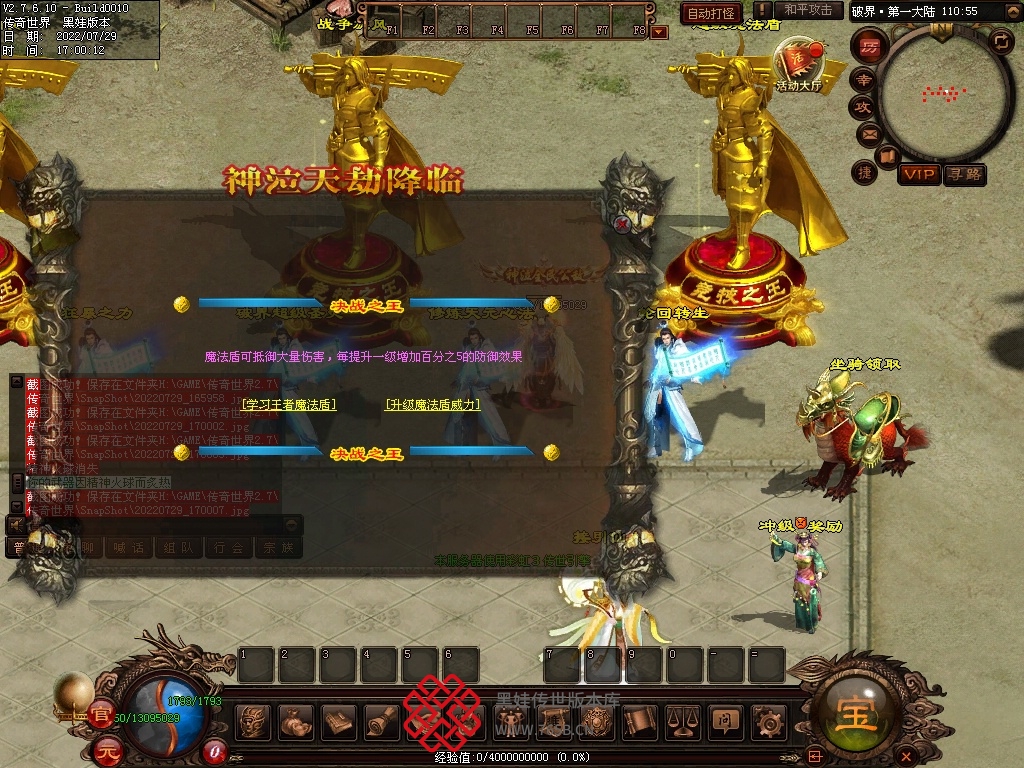The image size is (1024, 768).
Task: Click the minimap's refresh arrows button
Action: (x=1000, y=41)
